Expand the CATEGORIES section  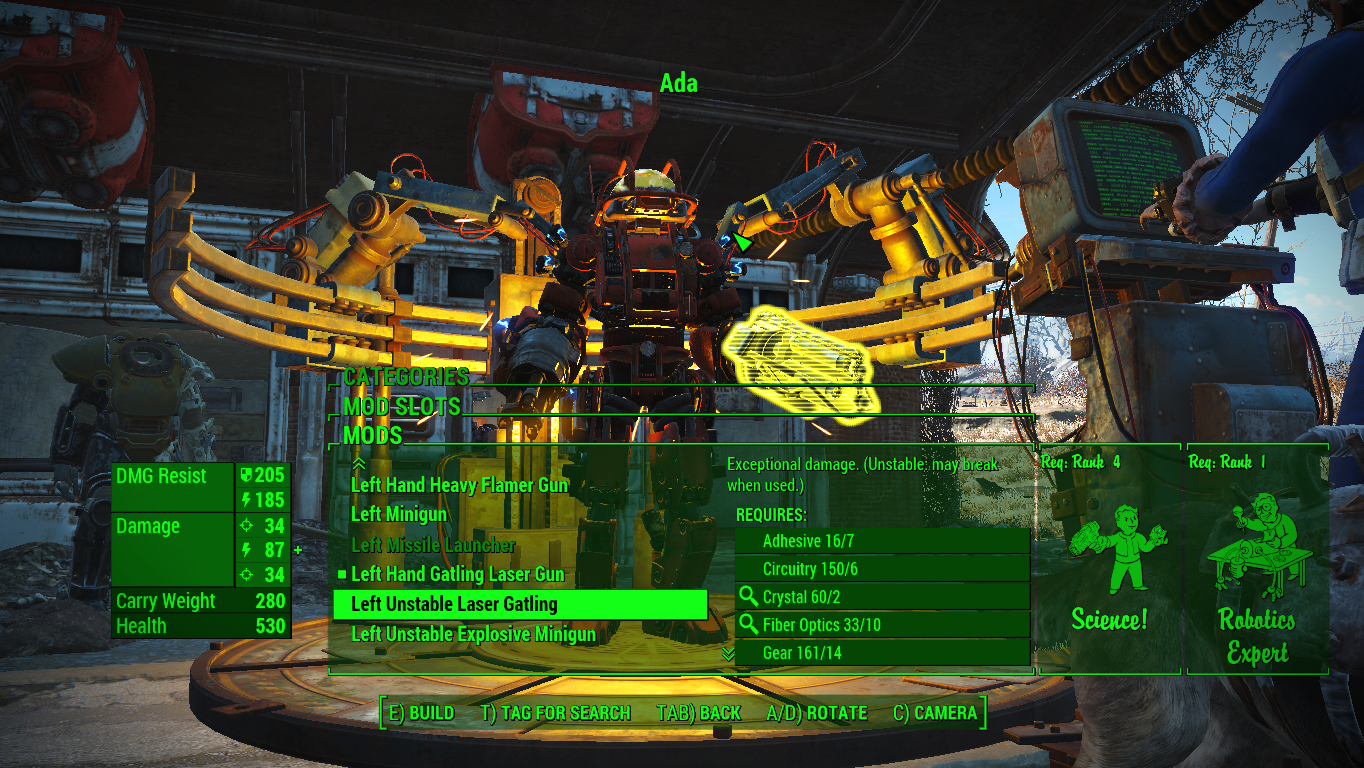(x=406, y=378)
